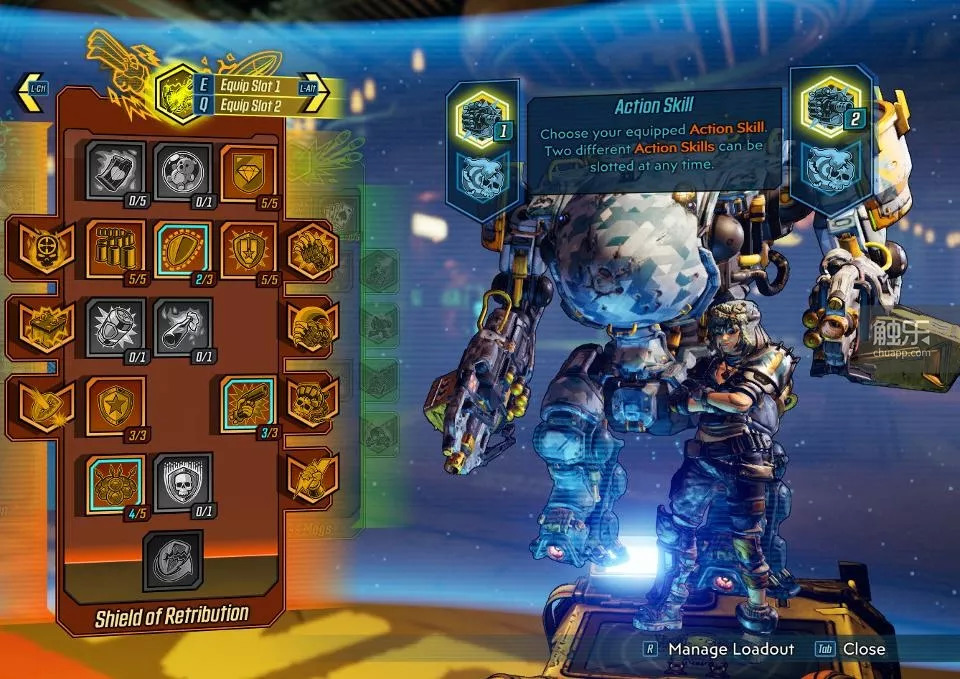The height and width of the screenshot is (679, 960).
Task: Select the skull shield skill at 0/1
Action: pyautogui.click(x=182, y=482)
